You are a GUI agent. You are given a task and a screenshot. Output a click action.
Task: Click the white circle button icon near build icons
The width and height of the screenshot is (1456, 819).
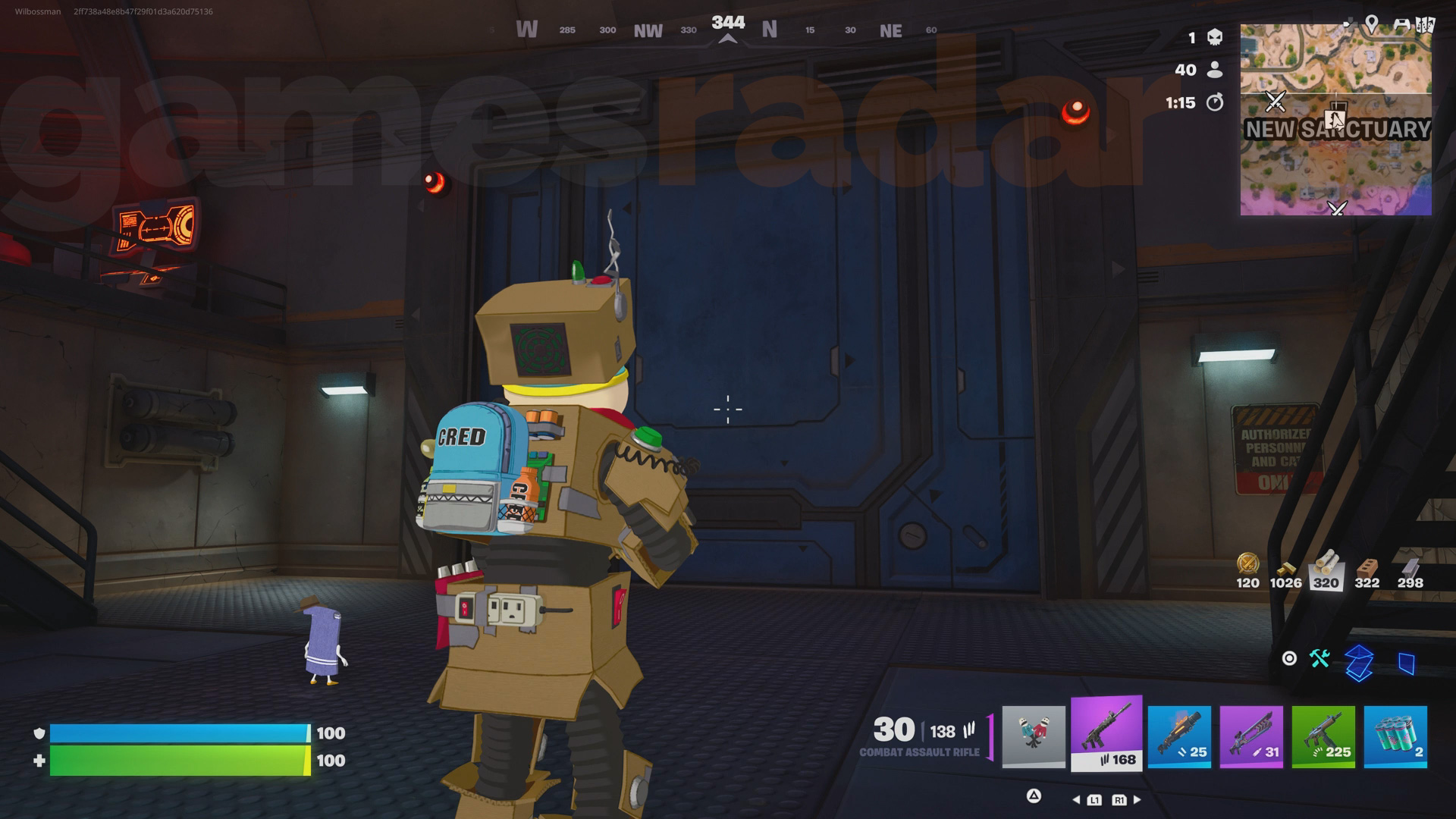[x=1291, y=660]
